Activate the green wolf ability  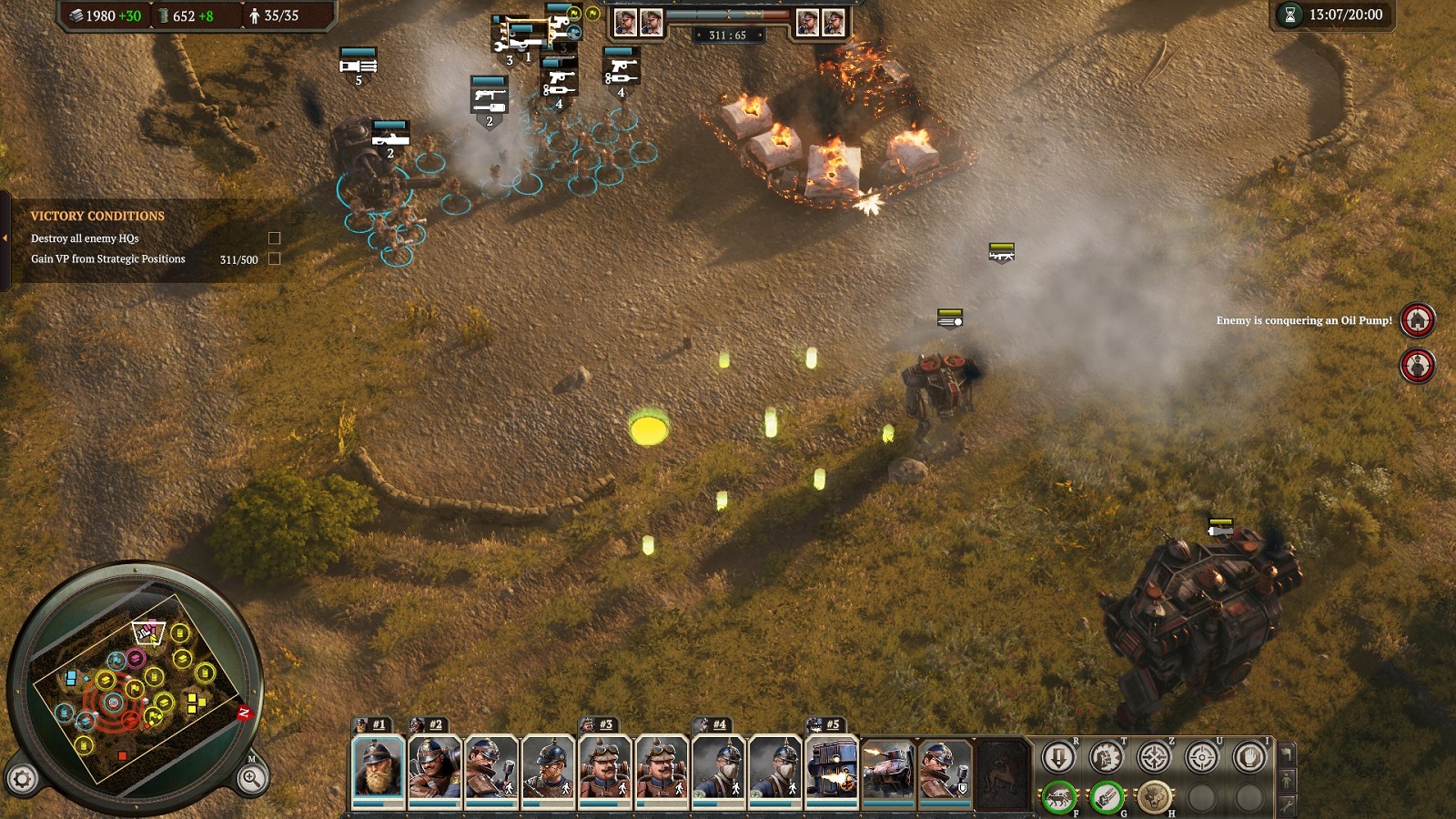pyautogui.click(x=1058, y=798)
